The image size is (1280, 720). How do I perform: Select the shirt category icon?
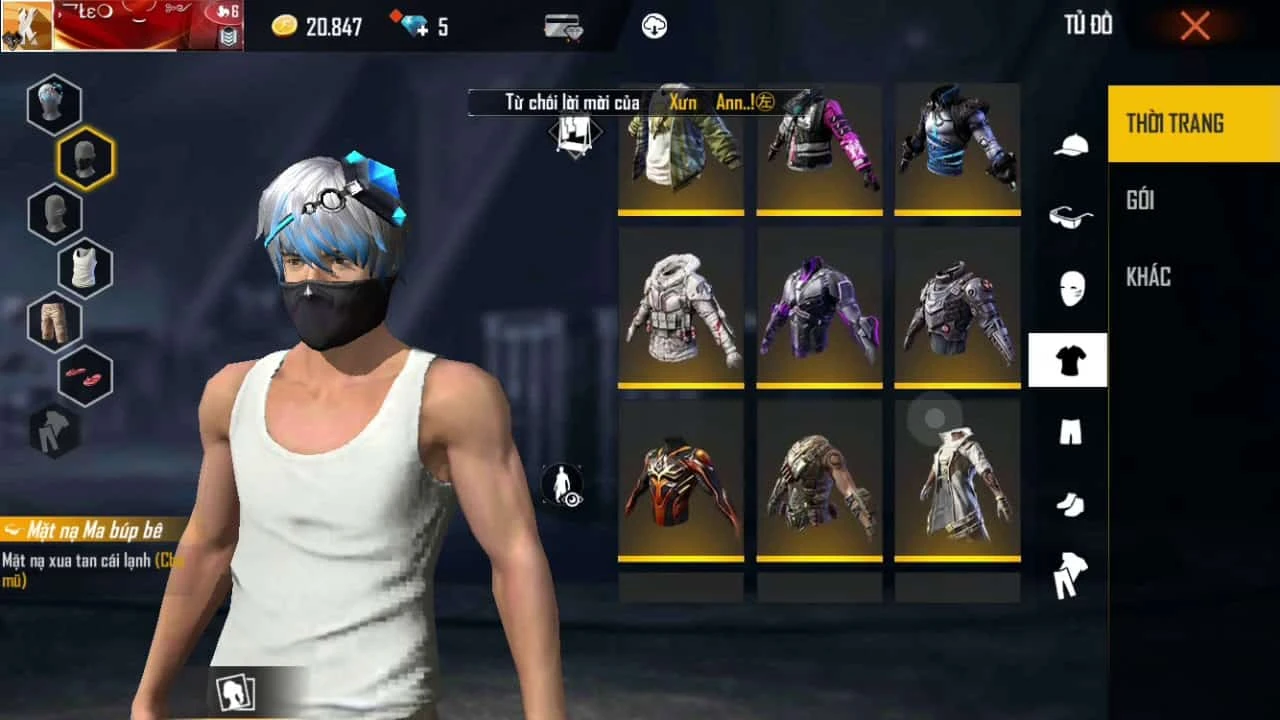[x=1070, y=359]
